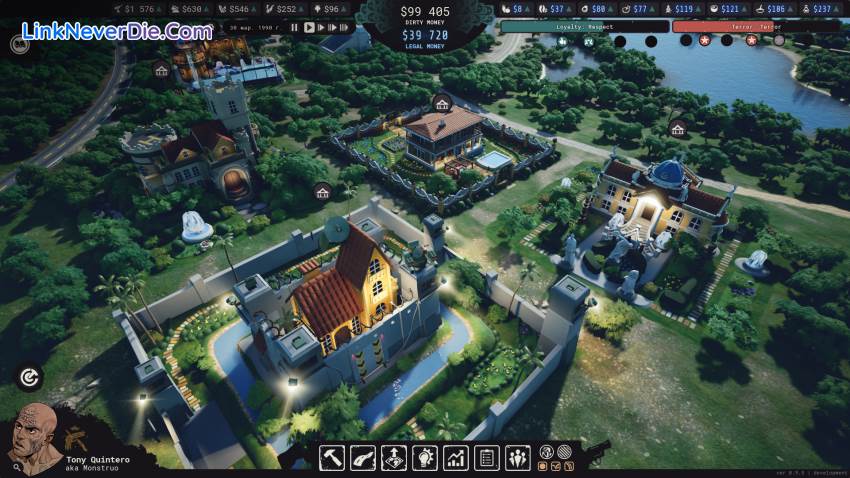The image size is (850, 478).
Task: Pause the game time
Action: coord(295,27)
